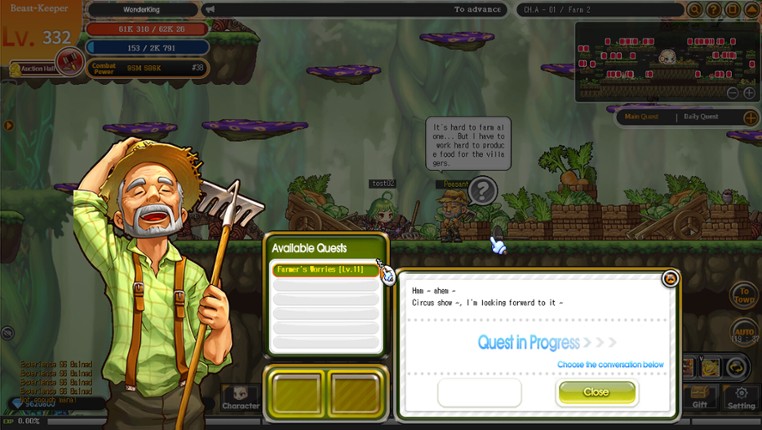Zoom out the minimap
This screenshot has height=430, width=762.
click(733, 93)
